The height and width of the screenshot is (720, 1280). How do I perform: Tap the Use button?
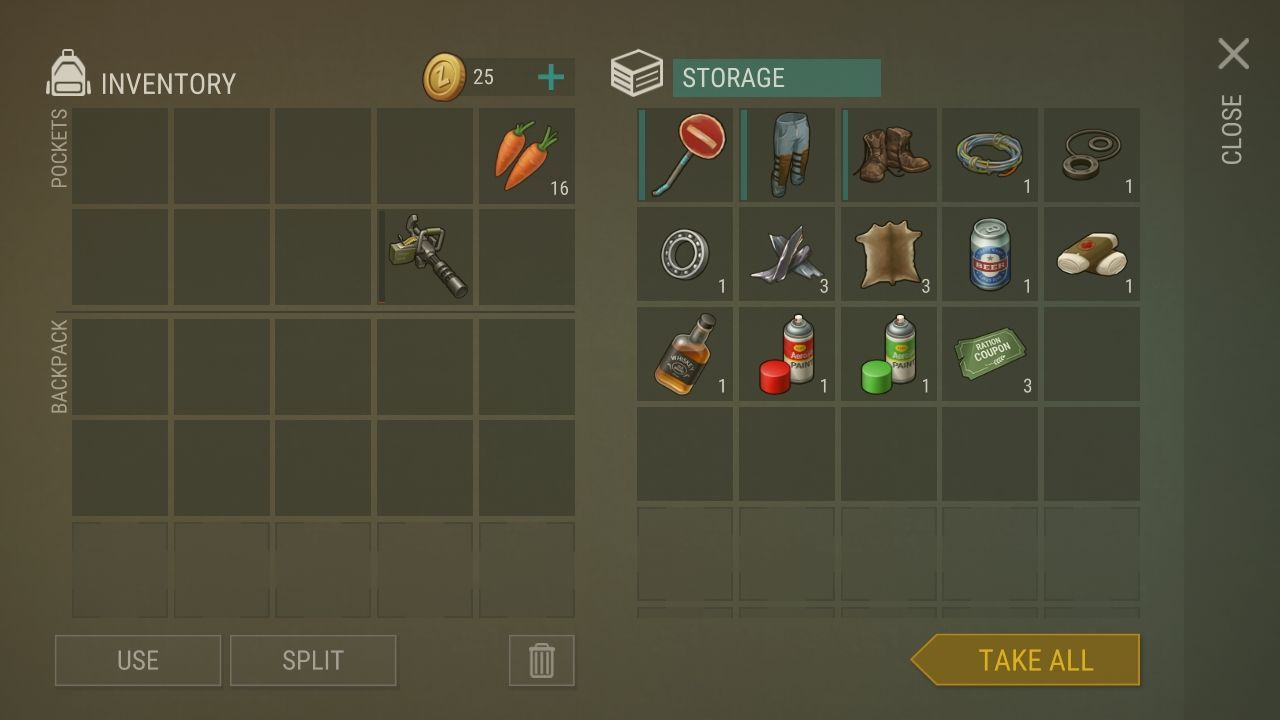138,660
